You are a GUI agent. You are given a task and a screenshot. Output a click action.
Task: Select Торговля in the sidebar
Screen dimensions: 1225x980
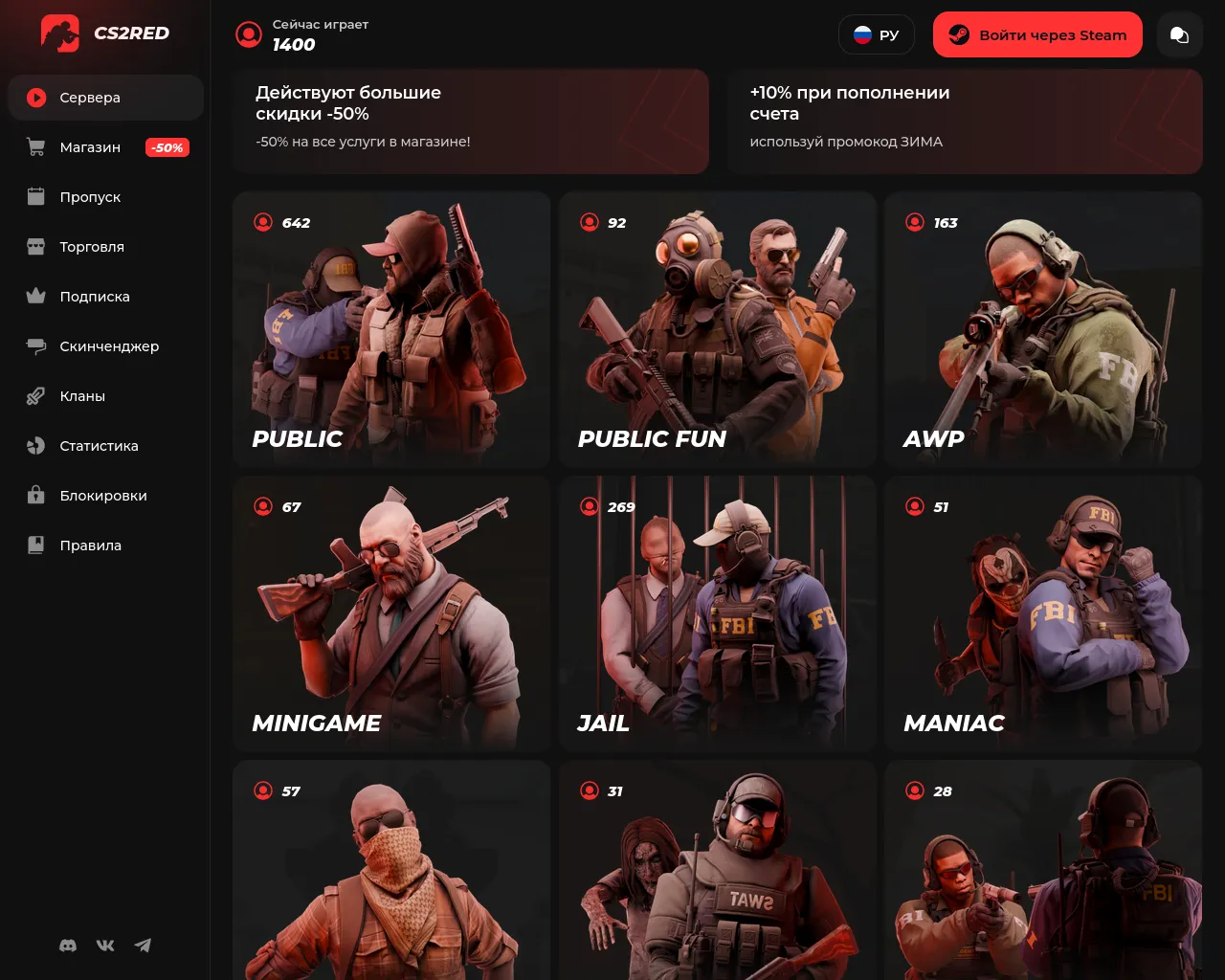point(92,247)
